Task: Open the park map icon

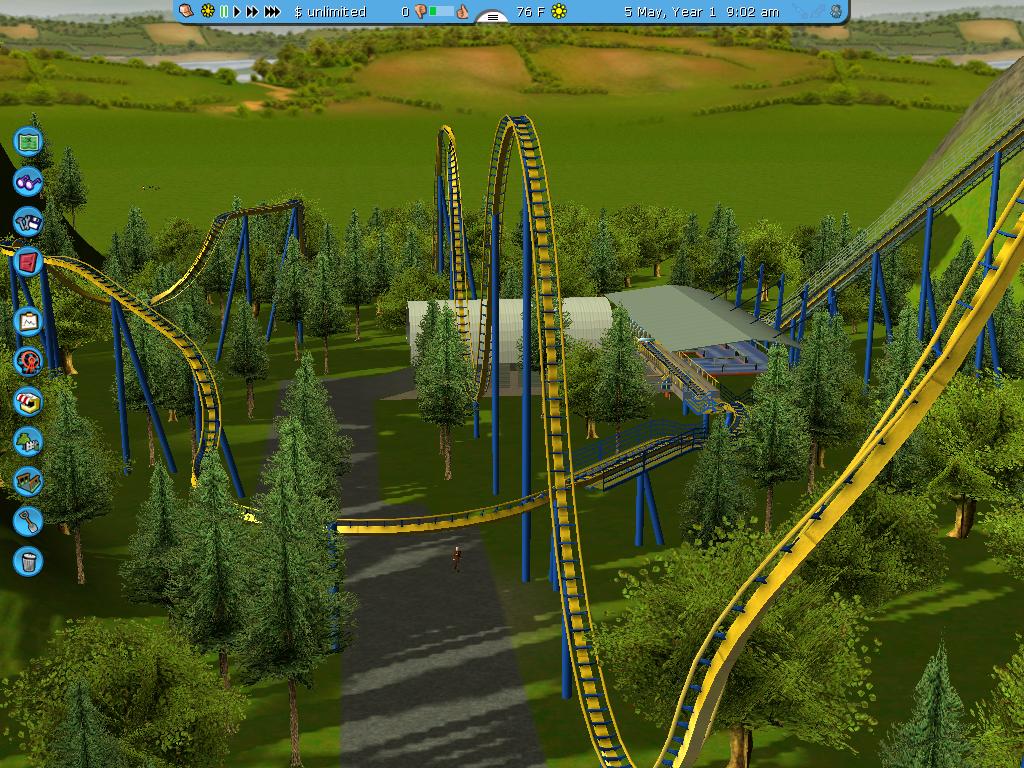Action: click(x=28, y=143)
